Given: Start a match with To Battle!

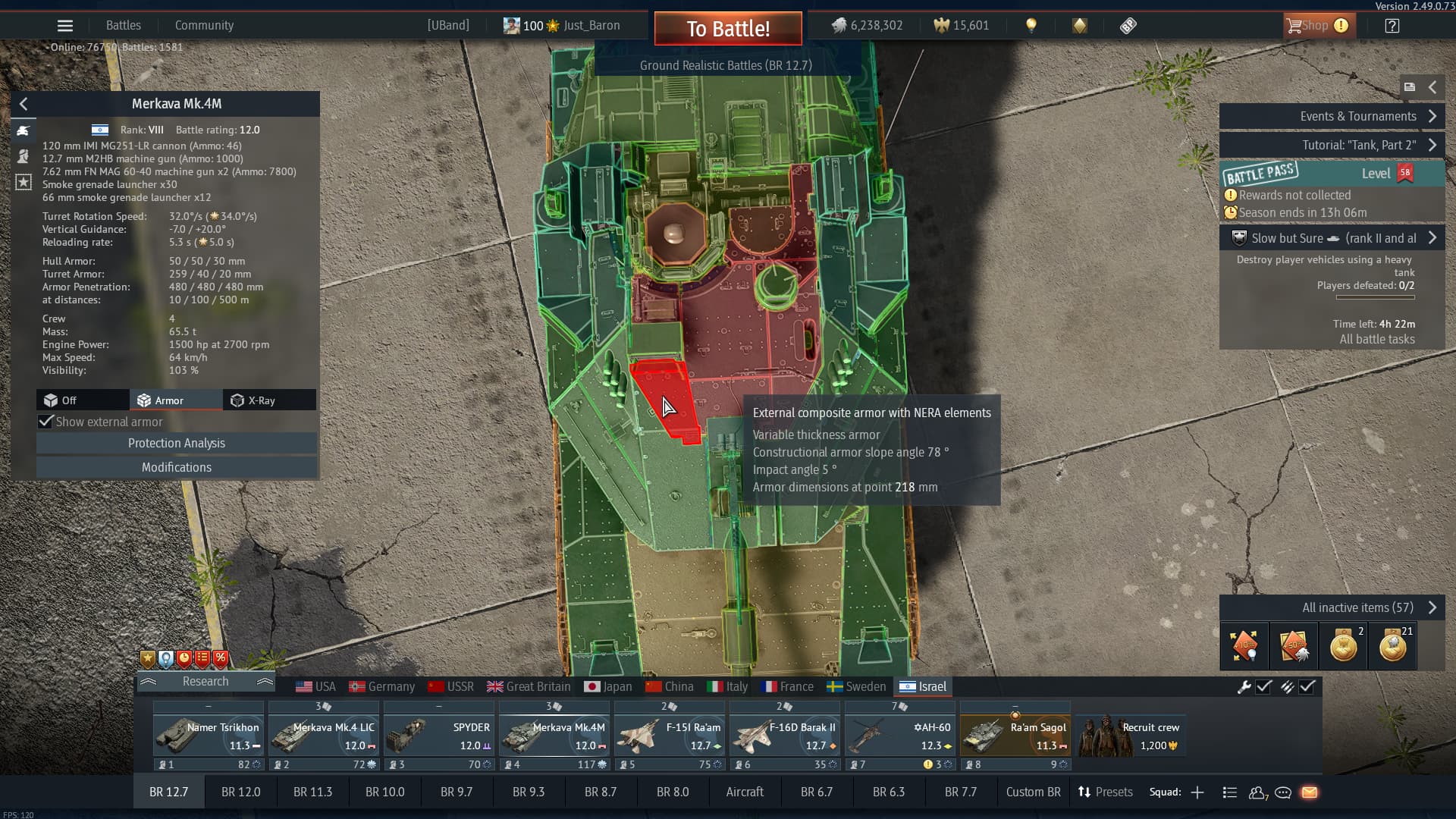Looking at the screenshot, I should [x=728, y=29].
